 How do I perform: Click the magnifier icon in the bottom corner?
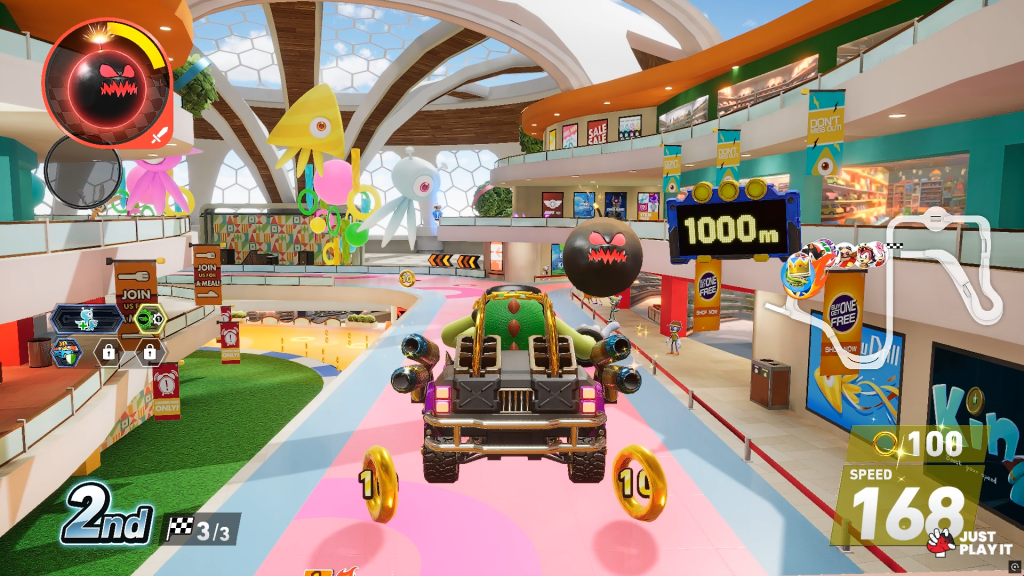click(1013, 566)
